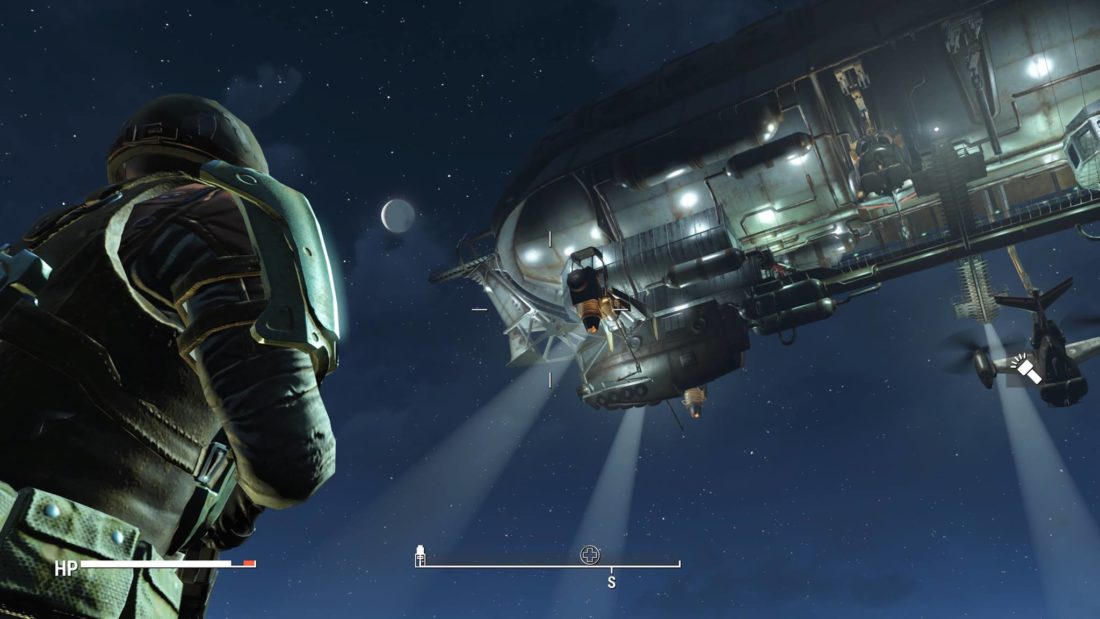Toggle the flashlight icon
1100x619 pixels.
(x=1024, y=369)
